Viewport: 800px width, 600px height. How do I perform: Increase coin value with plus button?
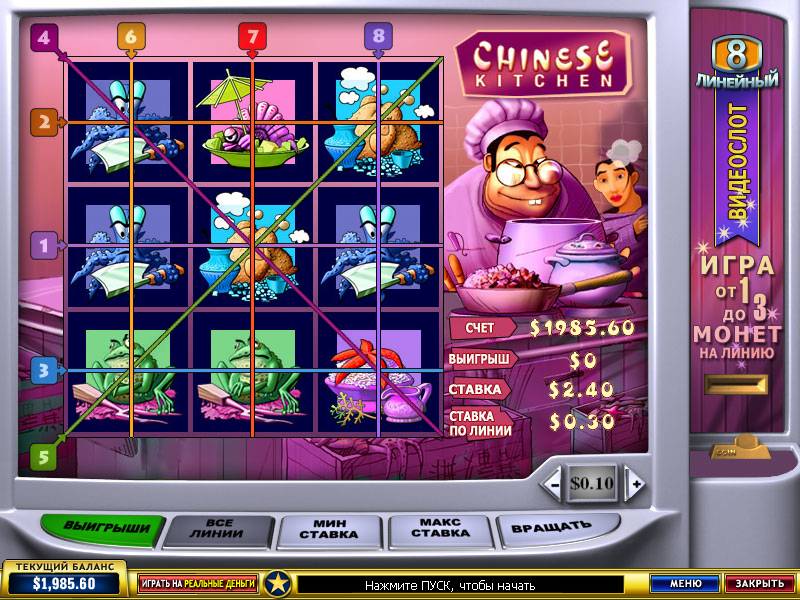click(x=634, y=484)
